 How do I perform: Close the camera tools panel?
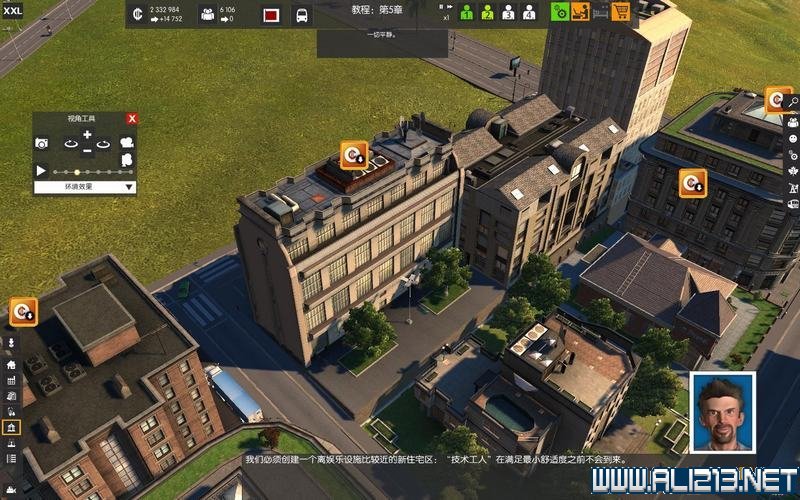tap(131, 118)
